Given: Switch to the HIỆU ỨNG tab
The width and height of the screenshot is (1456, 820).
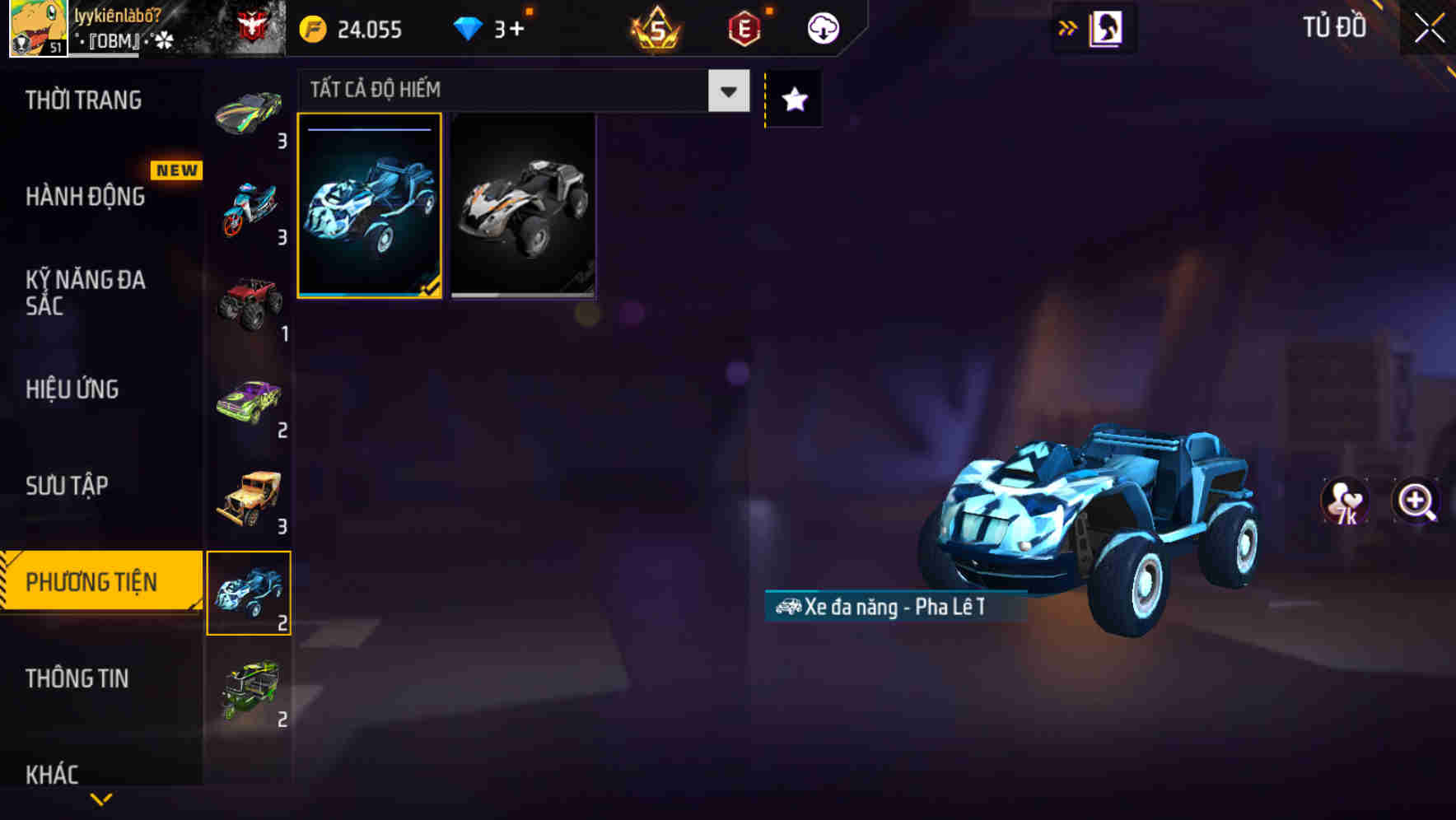Looking at the screenshot, I should [73, 389].
